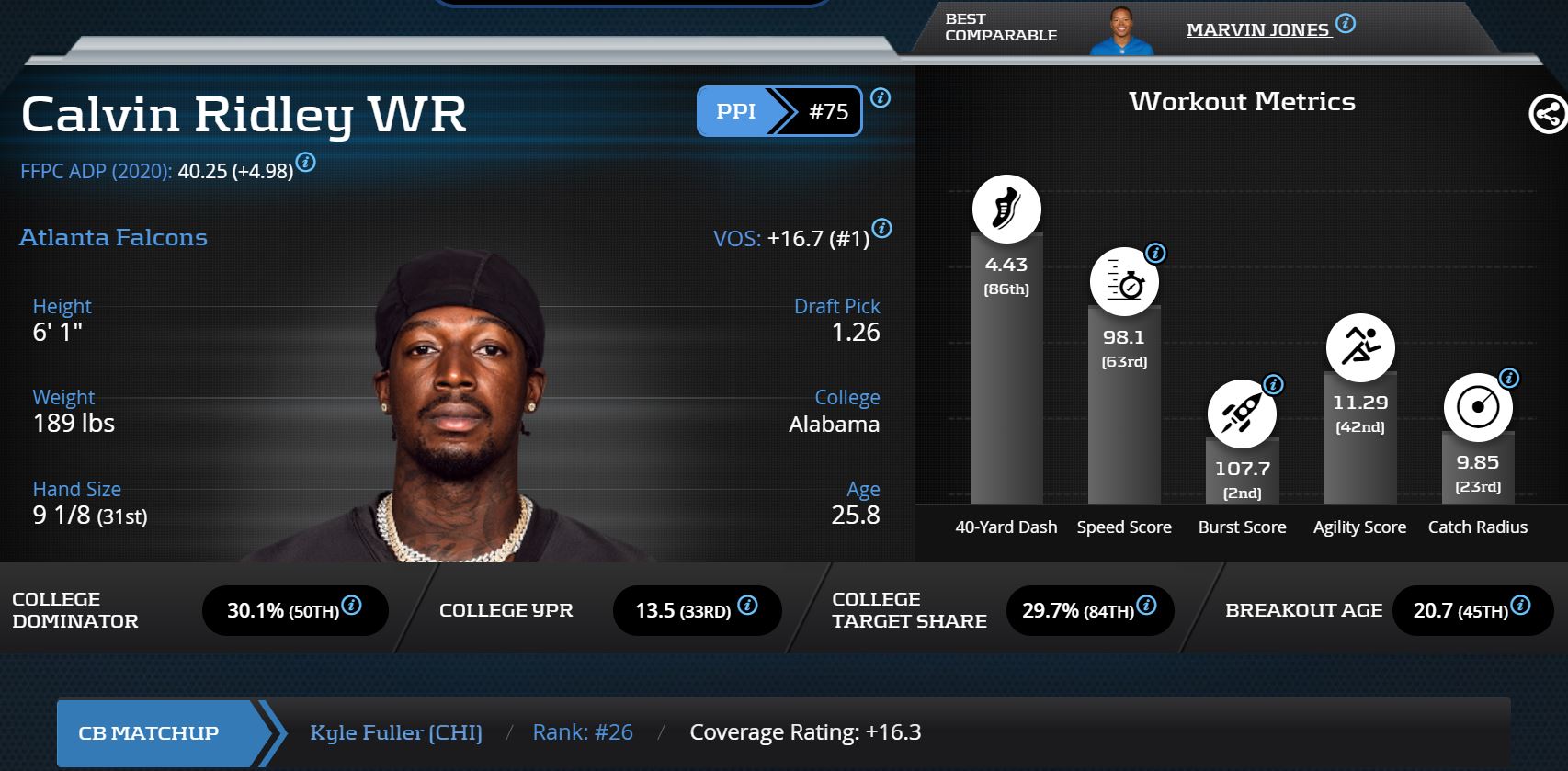Click Marvin Jones player thumbnail photo
Image resolution: width=1568 pixels, height=771 pixels.
coord(1120,31)
